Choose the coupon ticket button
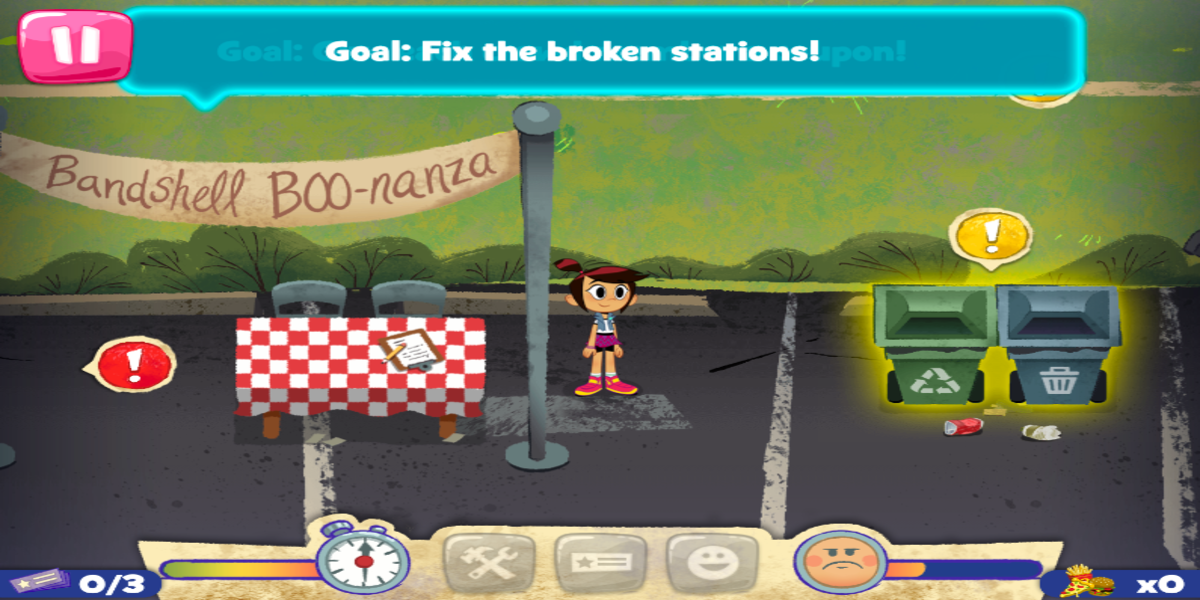This screenshot has width=1200, height=600. pos(594,562)
